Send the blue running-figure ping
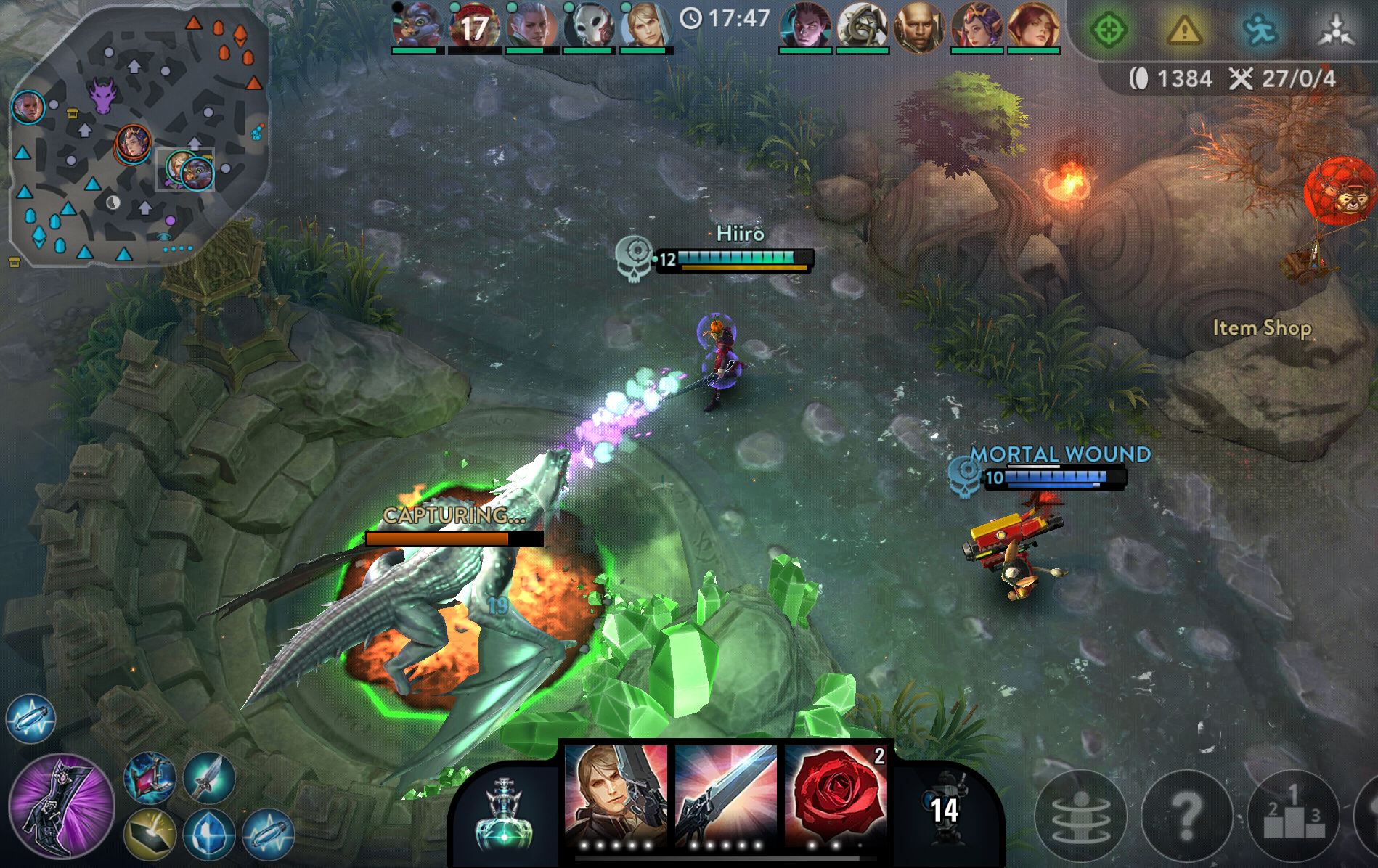The width and height of the screenshot is (1378, 868). pyautogui.click(x=1260, y=30)
